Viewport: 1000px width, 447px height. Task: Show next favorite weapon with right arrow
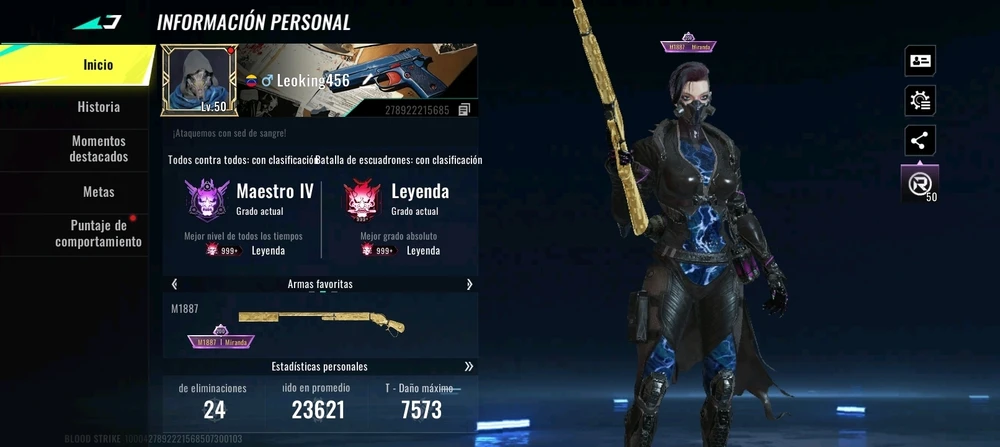click(x=469, y=284)
